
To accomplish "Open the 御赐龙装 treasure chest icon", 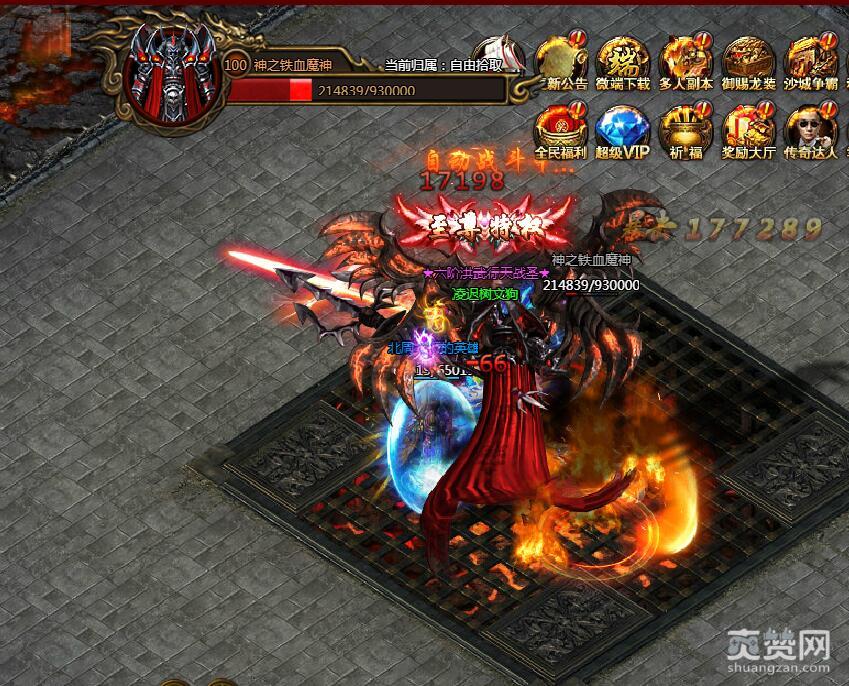I will (748, 60).
